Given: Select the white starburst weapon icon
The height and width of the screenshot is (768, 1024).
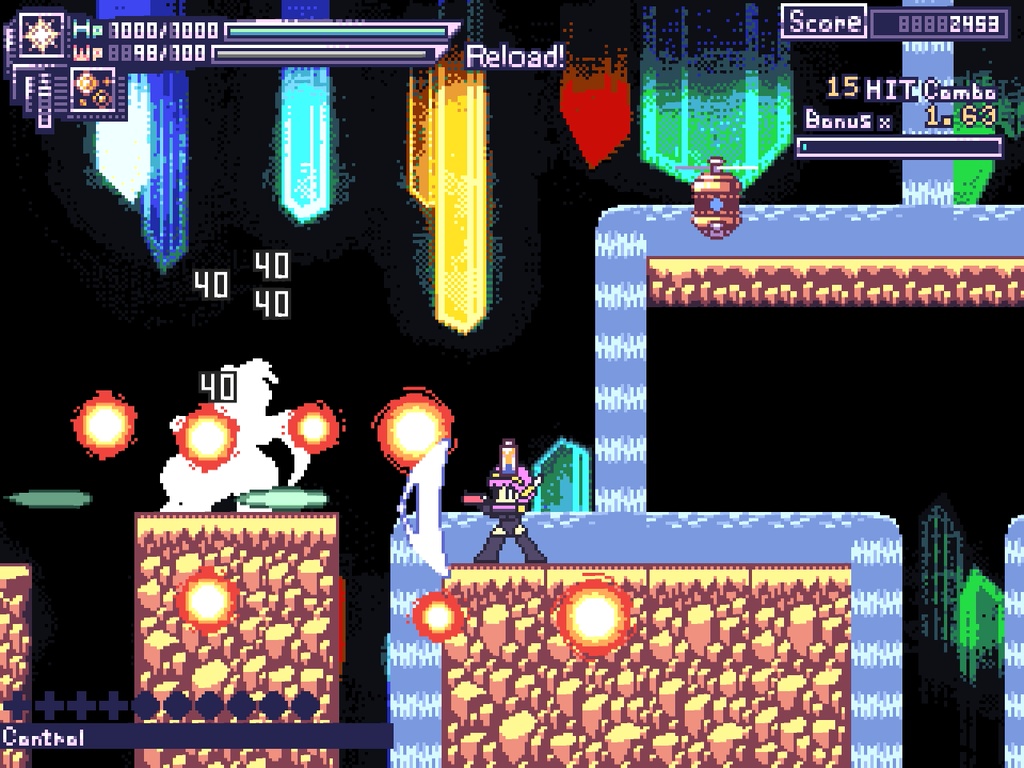Looking at the screenshot, I should click(42, 35).
